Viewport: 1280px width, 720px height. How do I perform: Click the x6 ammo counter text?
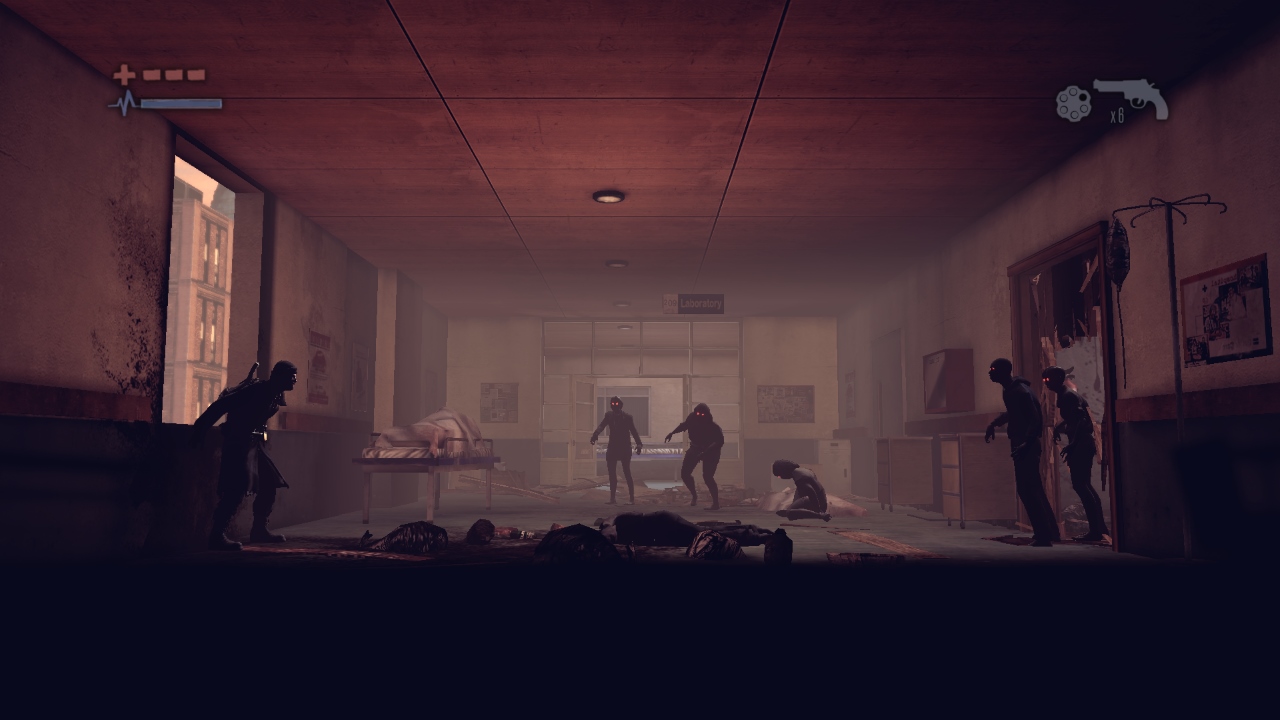tap(1117, 115)
